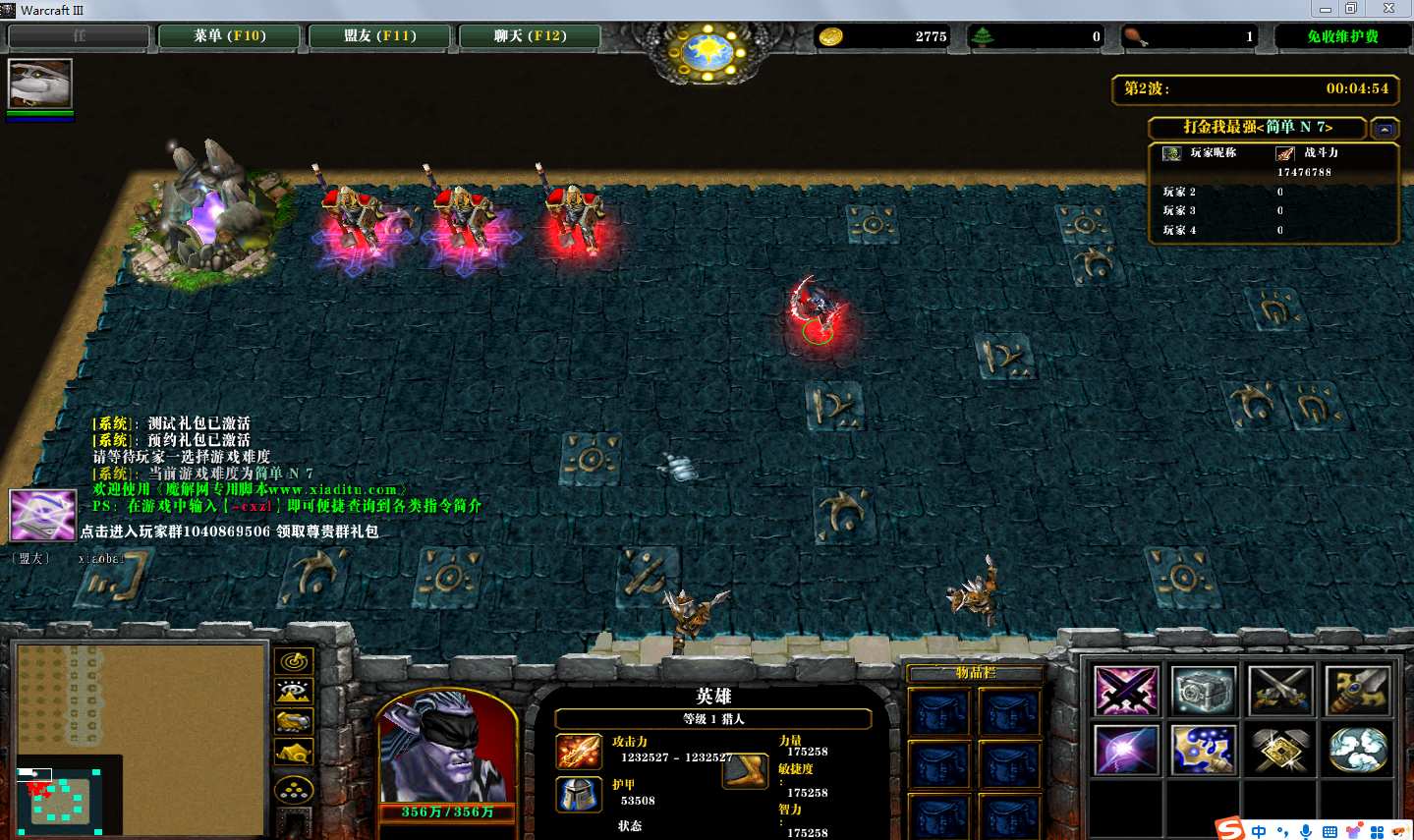Toggle the minimap creep camps display button
The height and width of the screenshot is (840, 1414).
tap(294, 754)
